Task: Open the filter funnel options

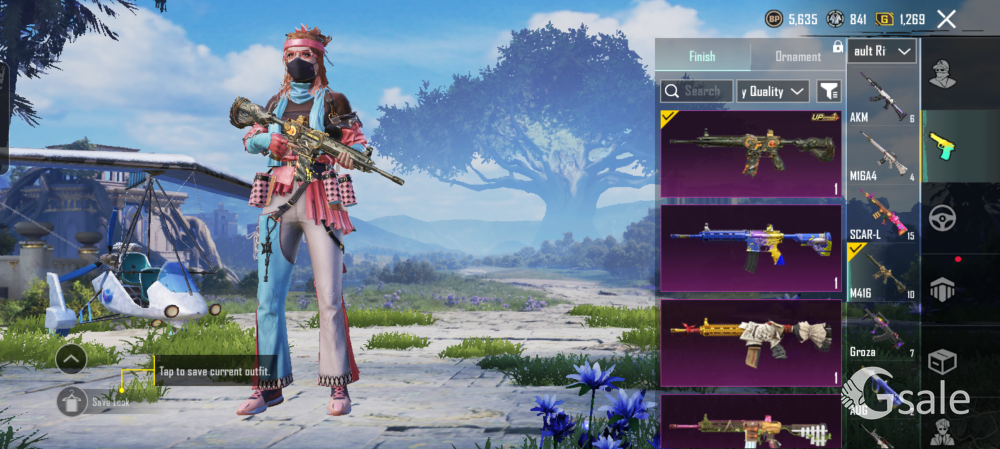Action: pyautogui.click(x=828, y=91)
